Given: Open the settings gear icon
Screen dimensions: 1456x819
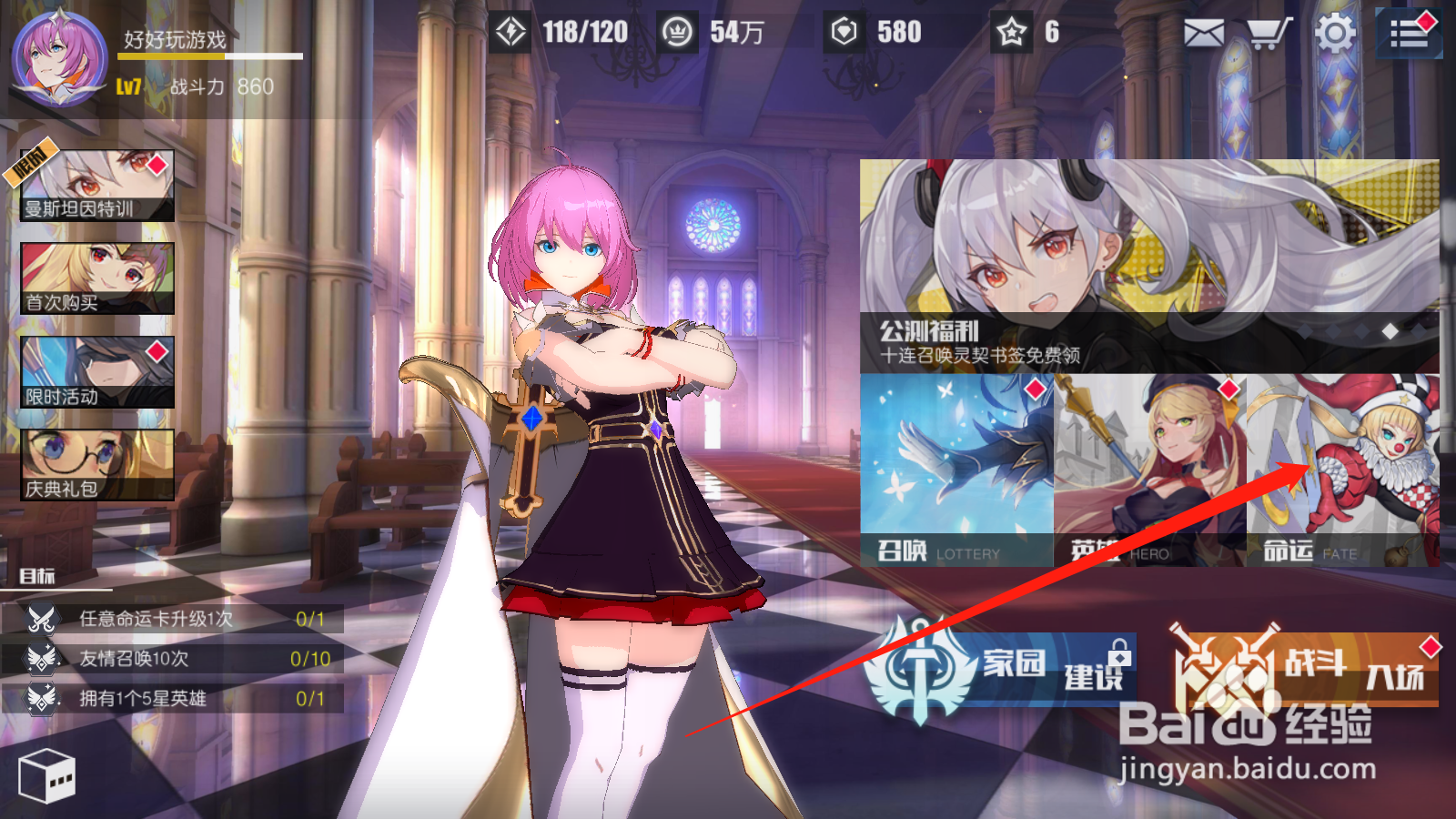Looking at the screenshot, I should click(1332, 33).
